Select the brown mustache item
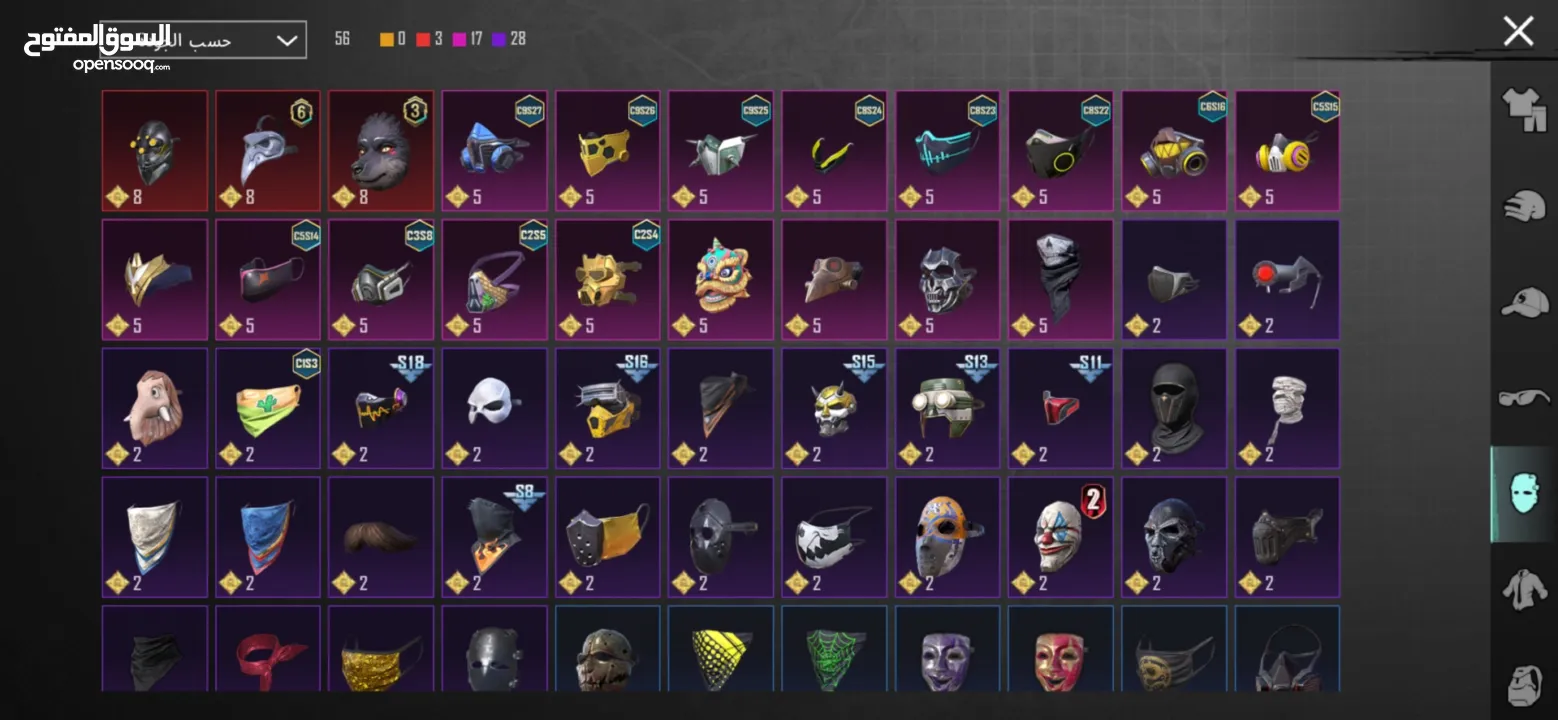1558x720 pixels. tap(381, 536)
